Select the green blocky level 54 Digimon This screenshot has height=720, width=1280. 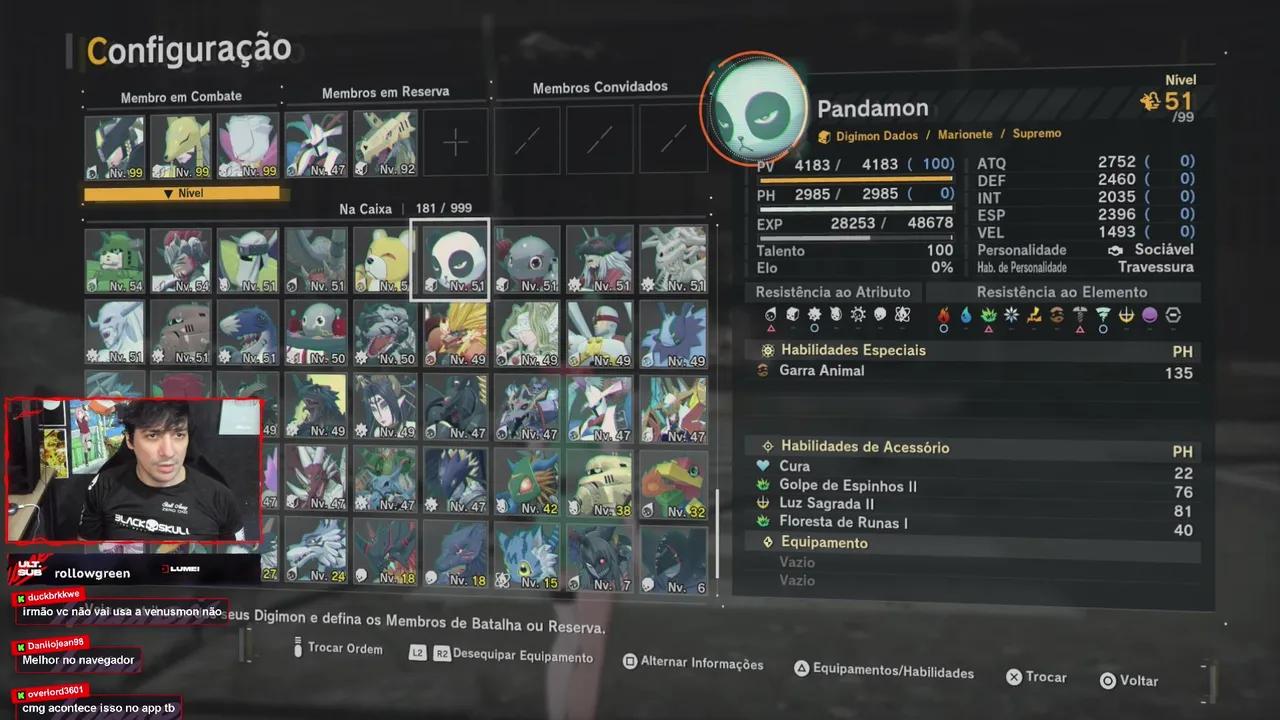coord(114,260)
